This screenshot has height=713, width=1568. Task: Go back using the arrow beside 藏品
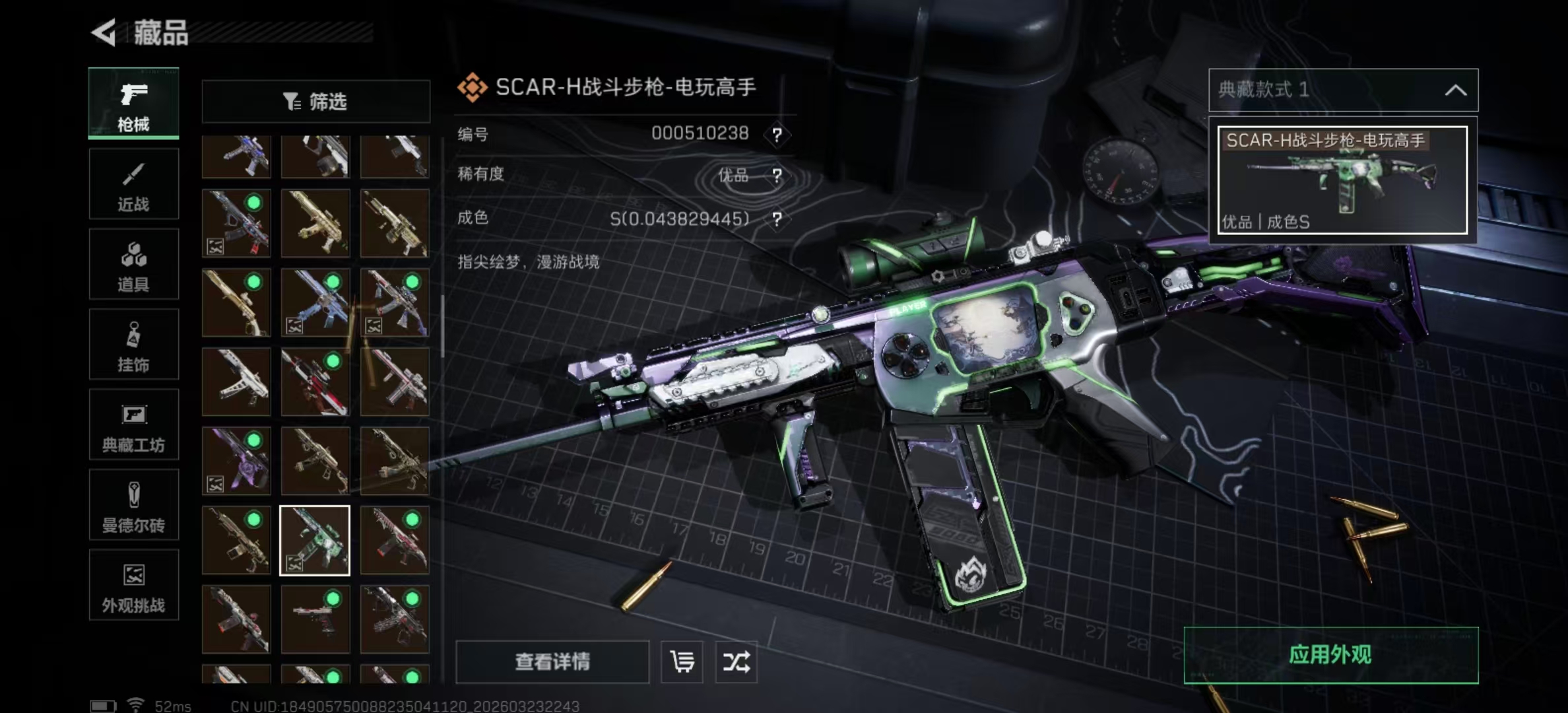point(104,32)
